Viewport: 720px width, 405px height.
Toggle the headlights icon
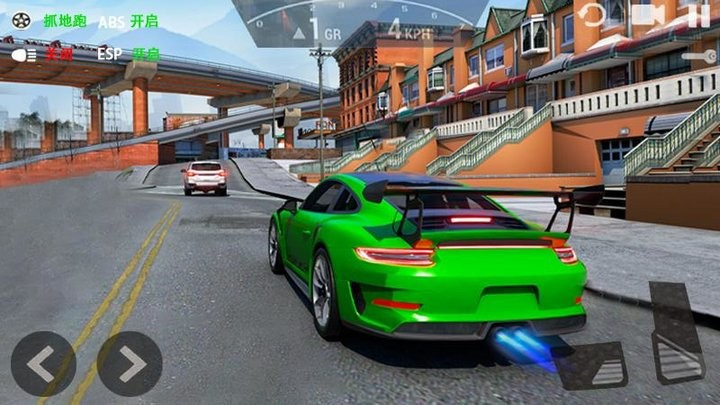23,54
